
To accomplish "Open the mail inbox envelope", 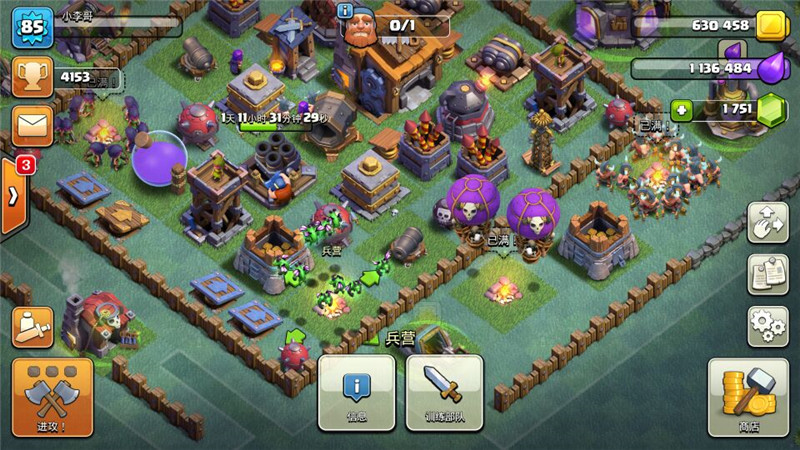I will pos(32,126).
